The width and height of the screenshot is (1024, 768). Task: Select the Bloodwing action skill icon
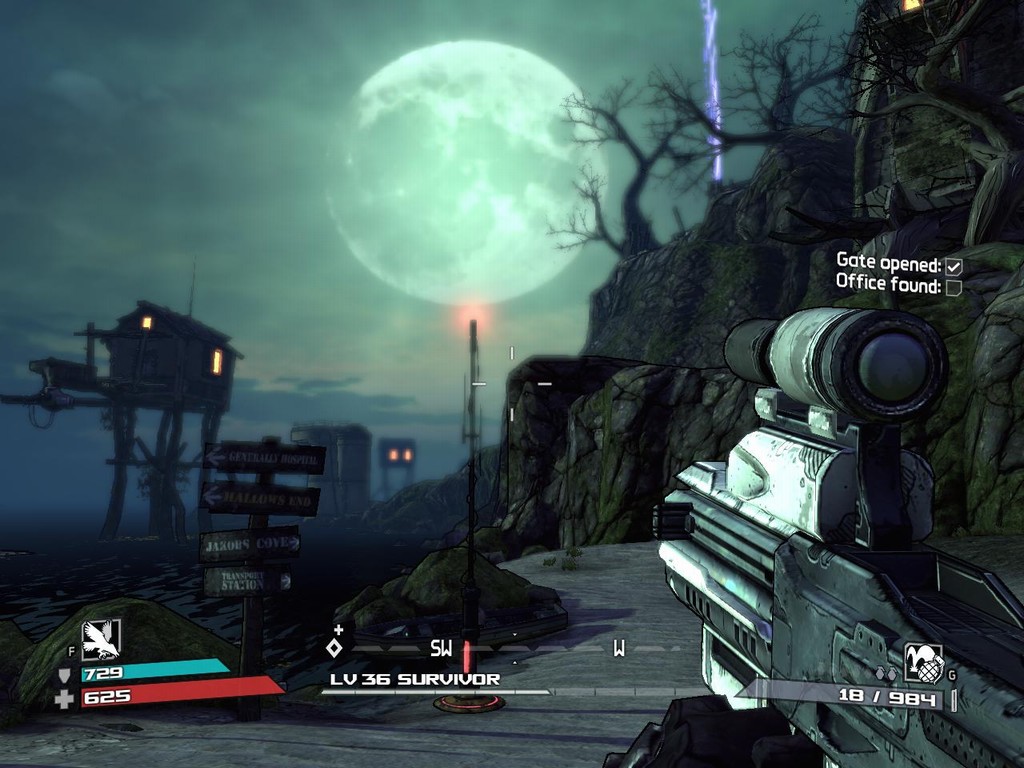pos(100,639)
